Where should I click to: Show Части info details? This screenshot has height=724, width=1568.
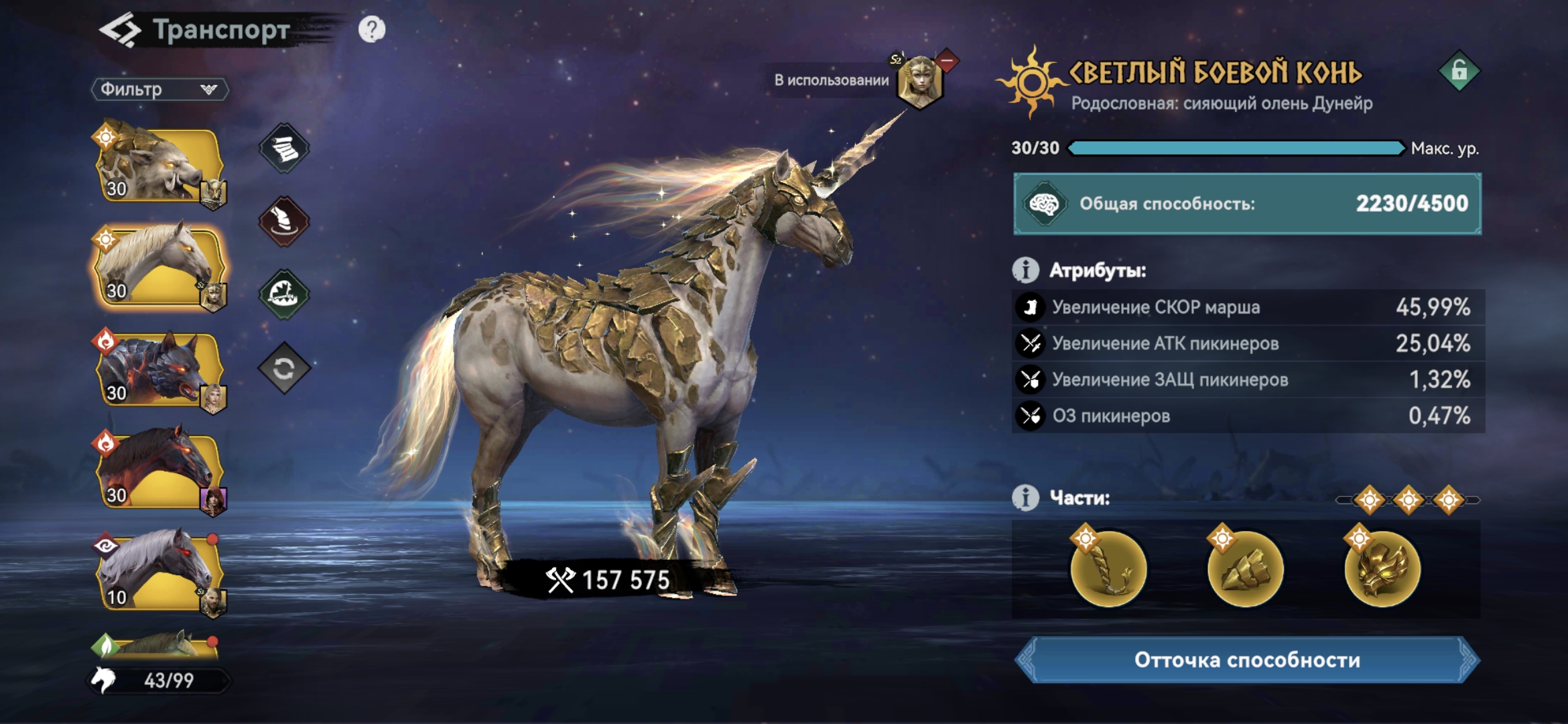point(1025,498)
